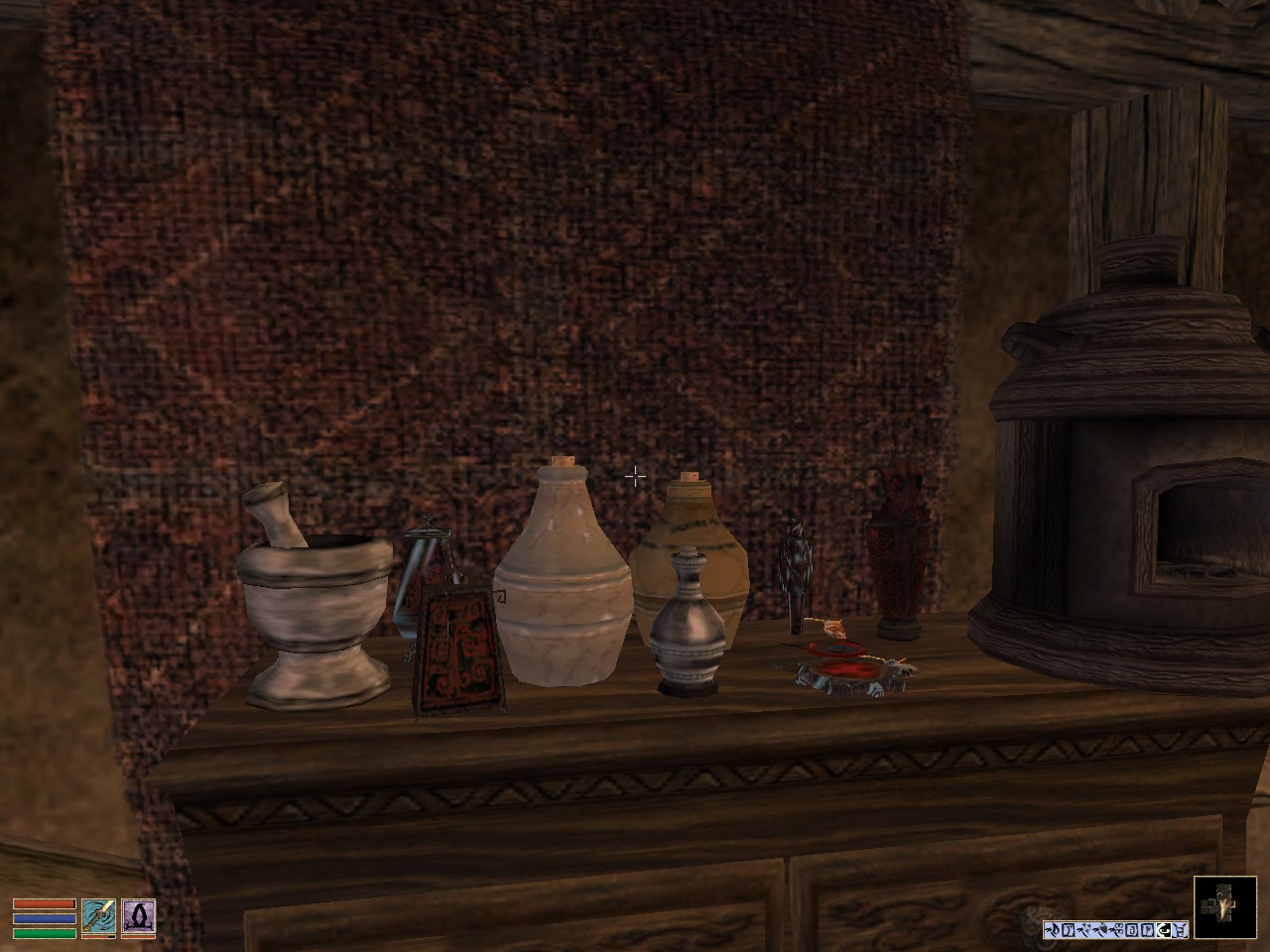Click the rightmost active effect icon
This screenshot has height=952, width=1270.
pyautogui.click(x=1180, y=927)
